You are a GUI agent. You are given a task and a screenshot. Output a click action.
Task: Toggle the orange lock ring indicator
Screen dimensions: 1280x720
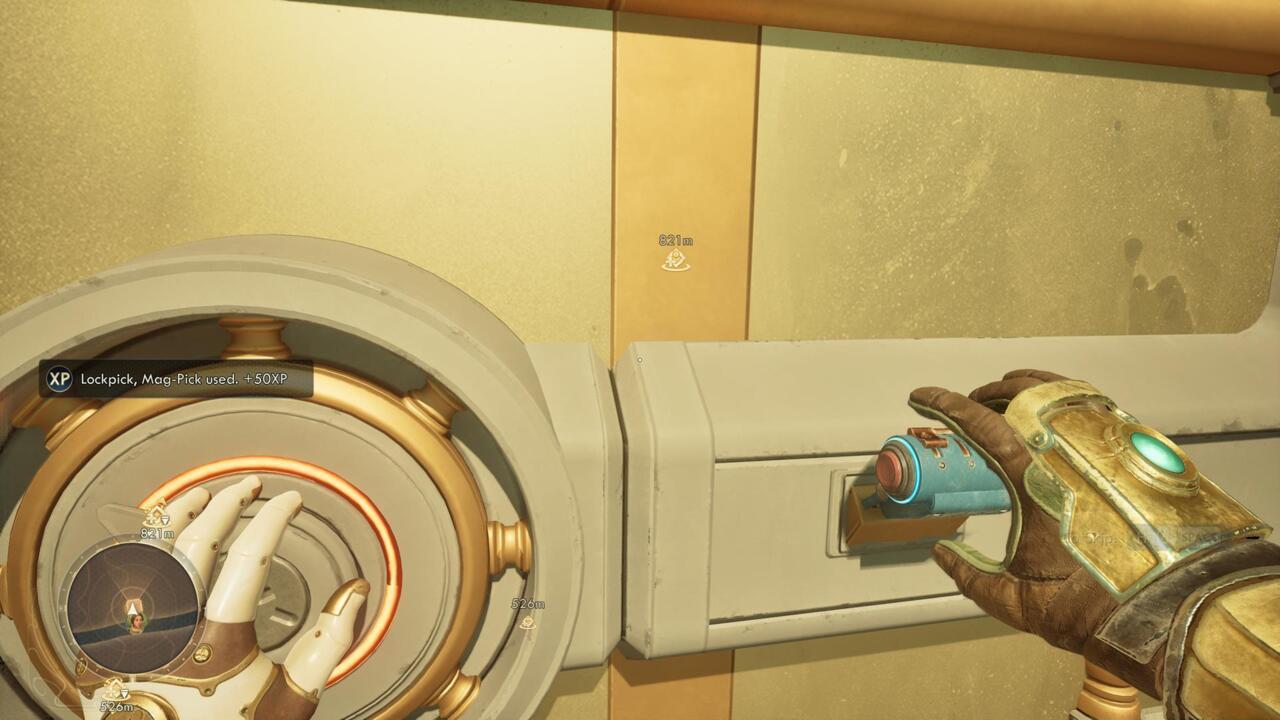[x=260, y=461]
